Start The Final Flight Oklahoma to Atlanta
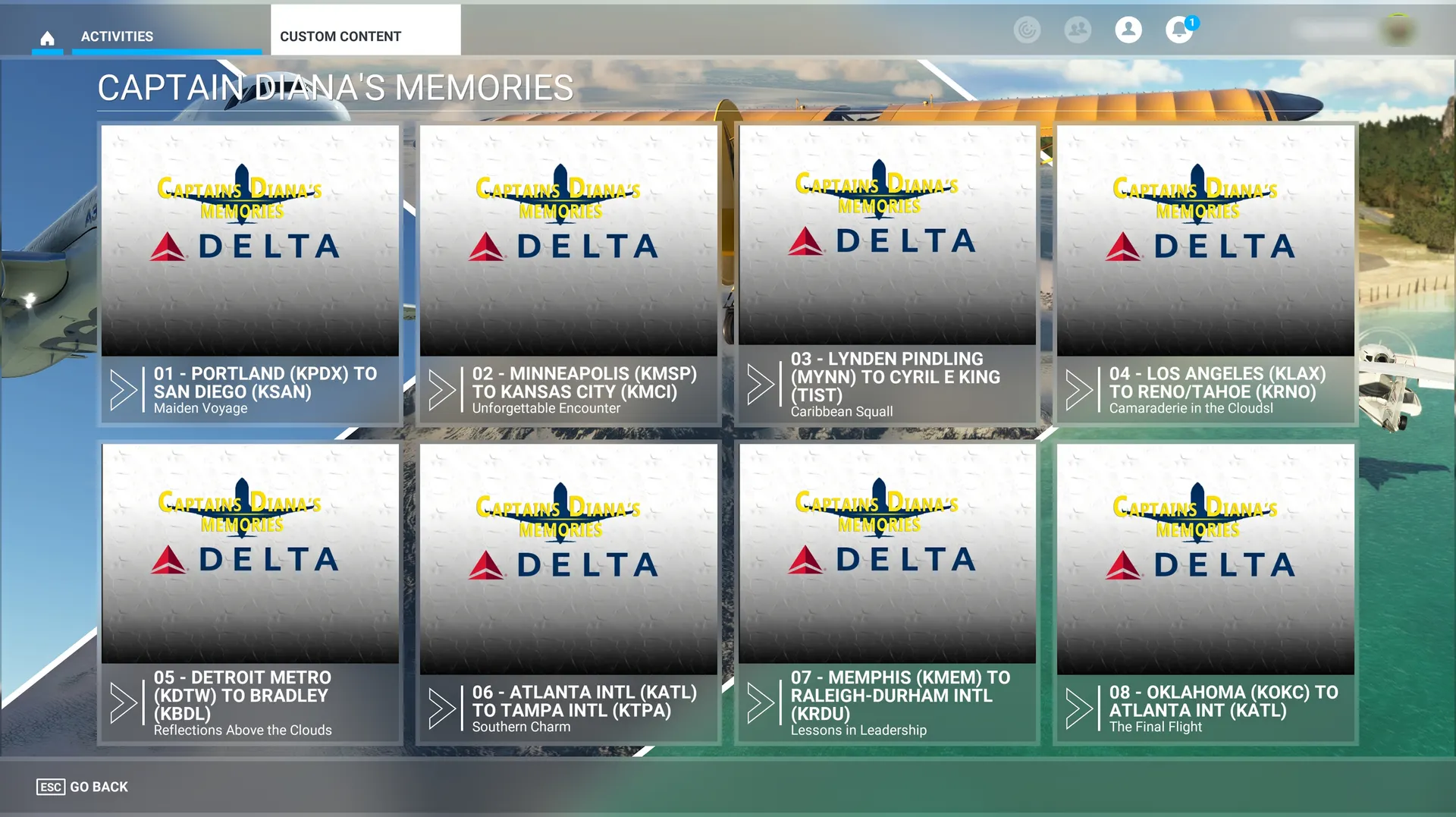1456x817 pixels. (x=1206, y=592)
